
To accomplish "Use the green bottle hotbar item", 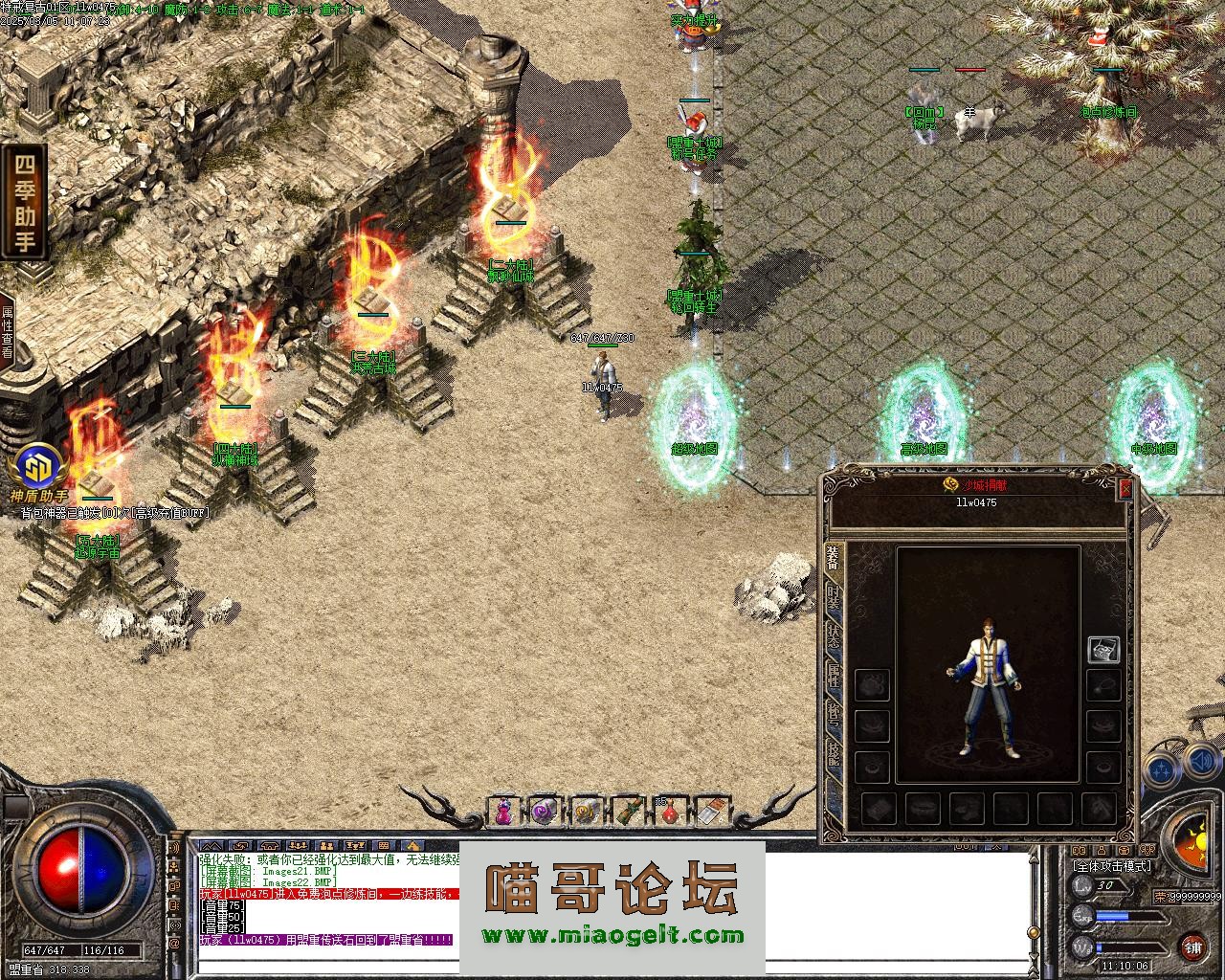I will 627,811.
